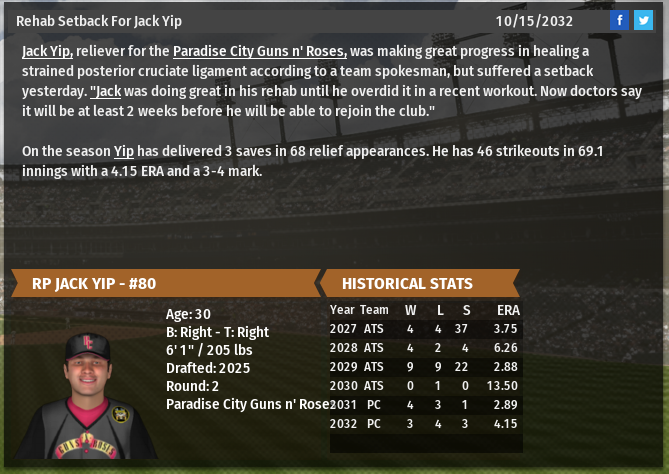The width and height of the screenshot is (669, 474).
Task: Open Jack Yip's player link in headline text
Action: (x=47, y=51)
